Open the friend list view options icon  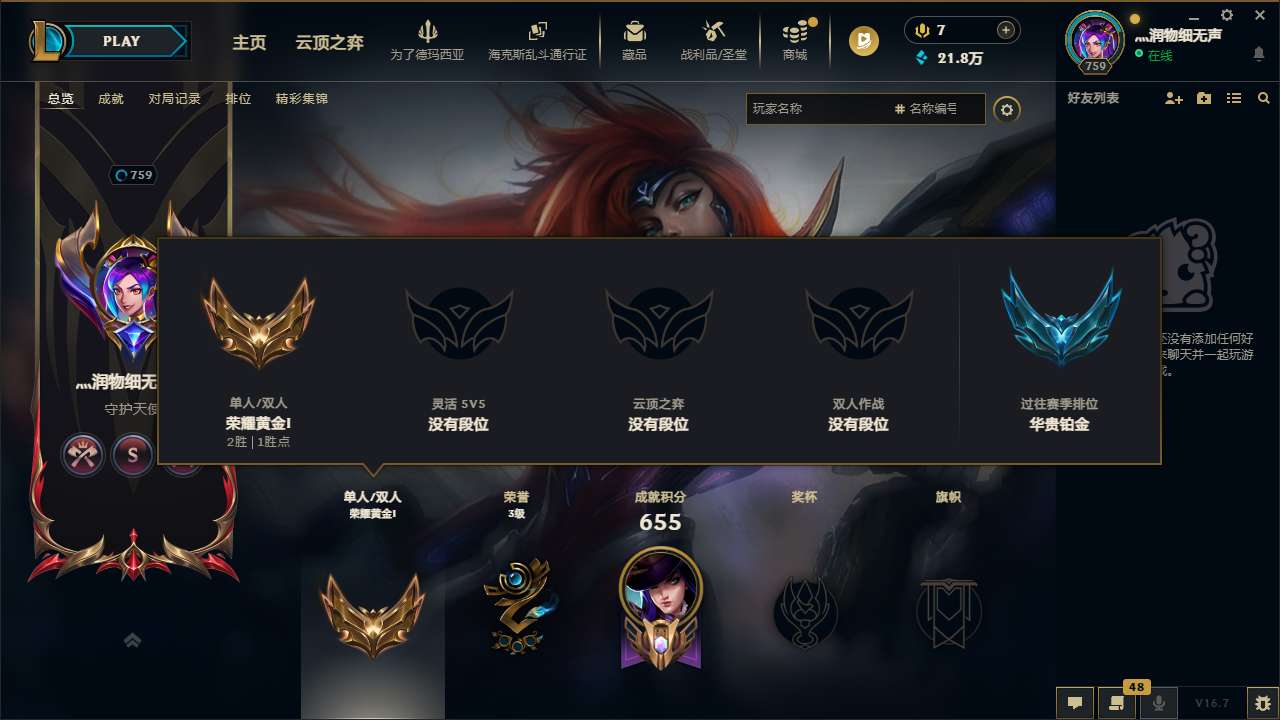(1233, 98)
